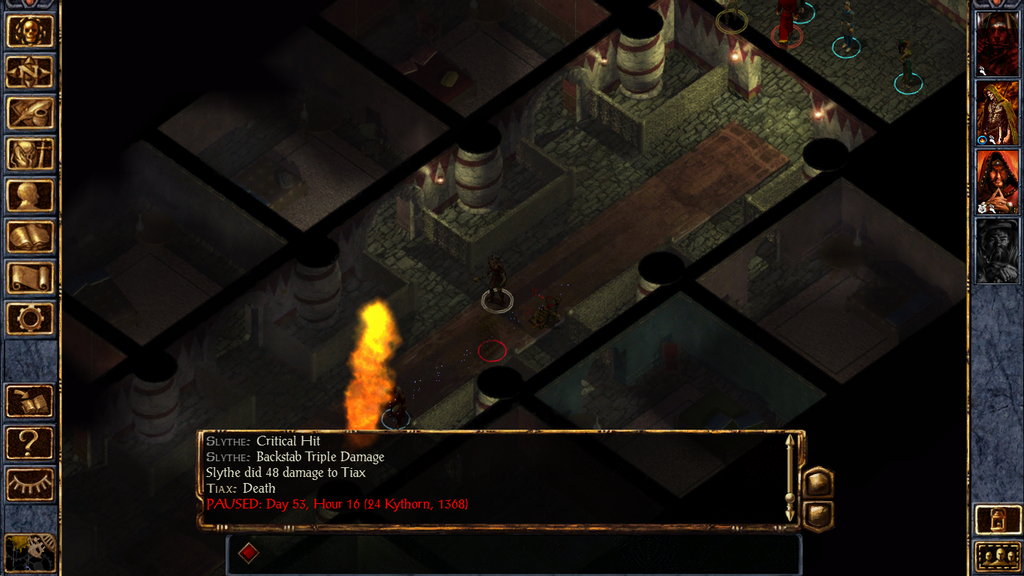1024x576 pixels.
Task: Select the greyed-out dead character portrait
Action: [x=997, y=251]
